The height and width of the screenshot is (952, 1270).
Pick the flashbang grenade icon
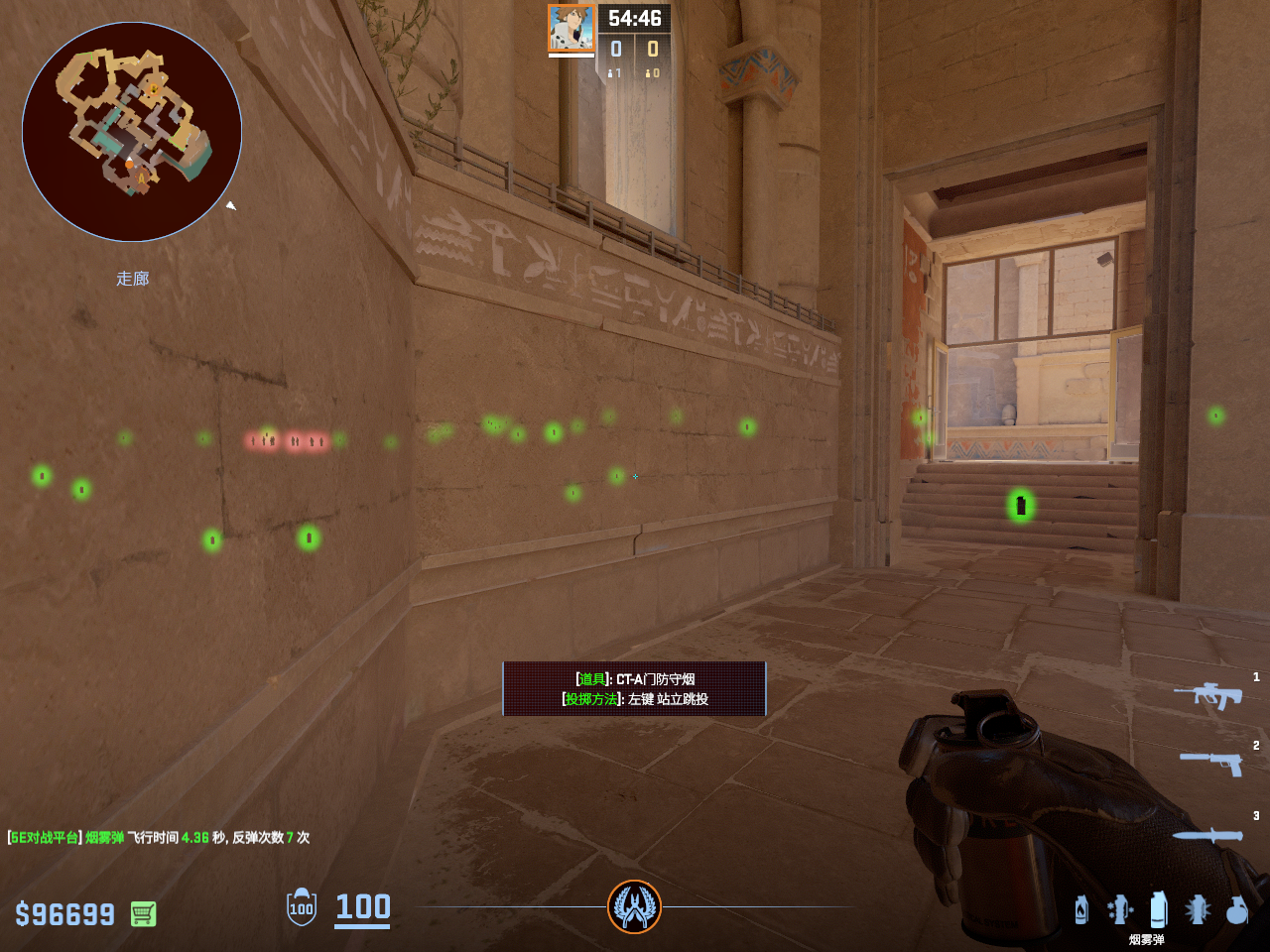tap(1198, 909)
